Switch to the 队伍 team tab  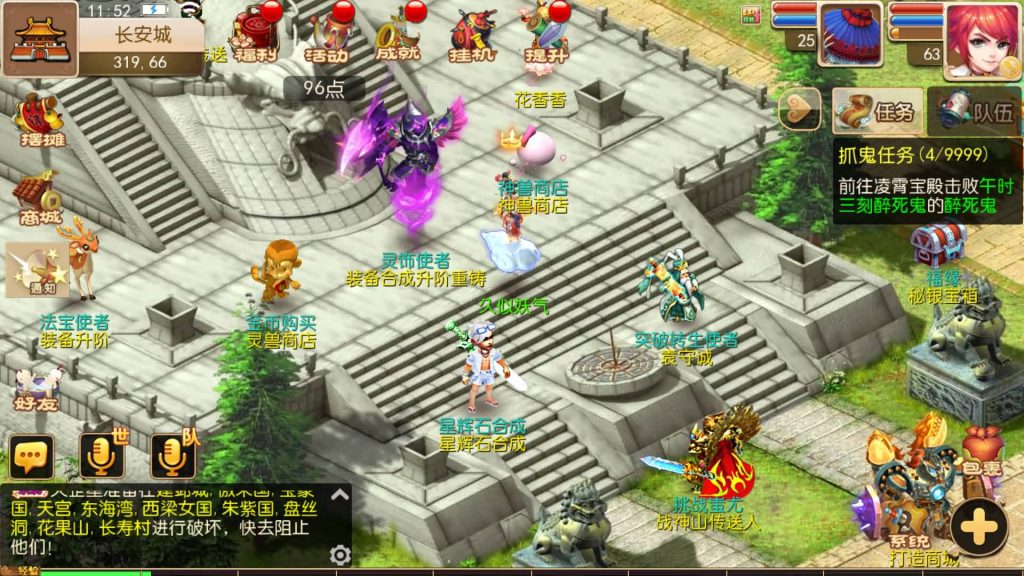pos(974,111)
